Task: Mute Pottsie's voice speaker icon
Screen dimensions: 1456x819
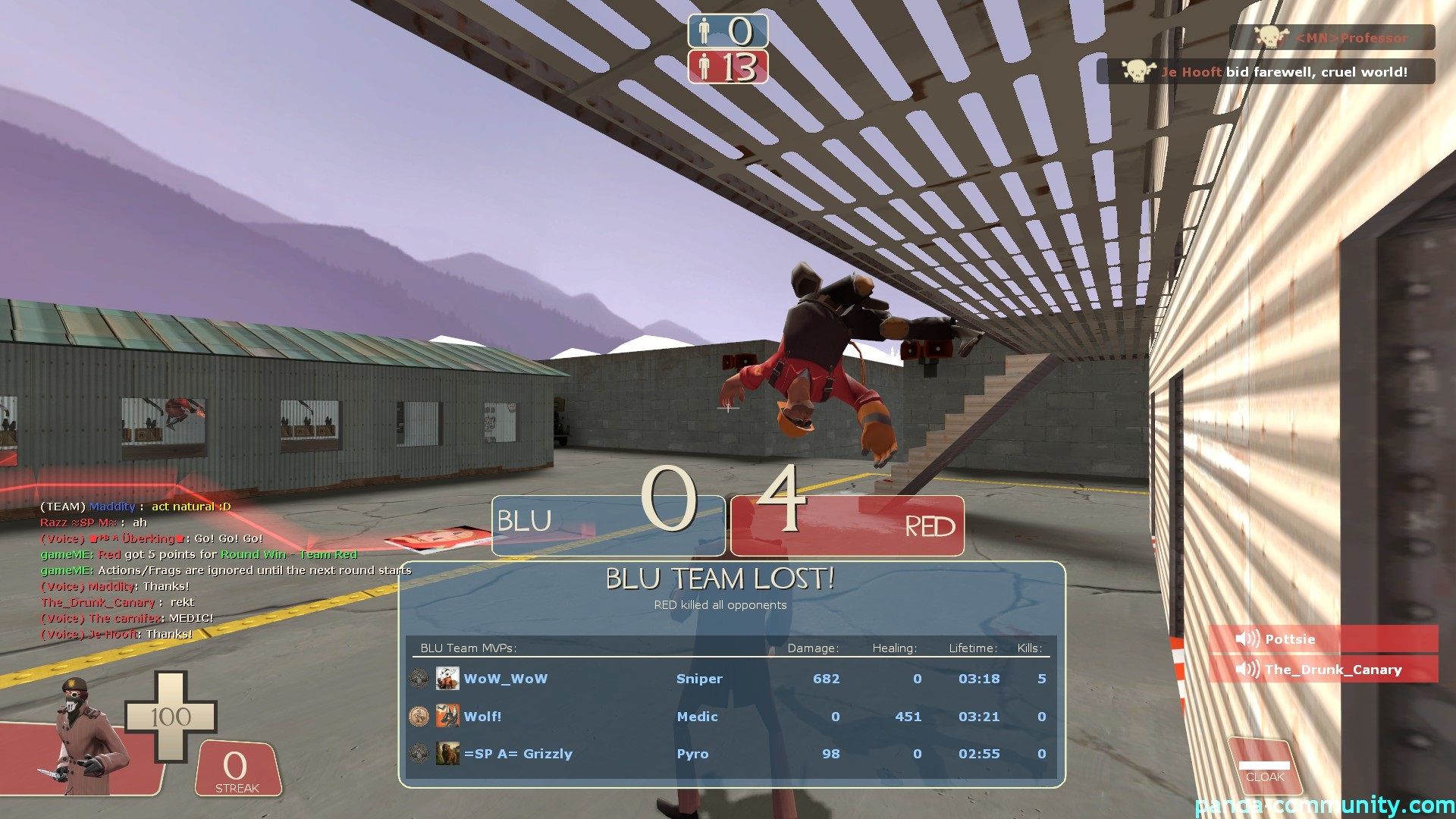Action: (1247, 639)
